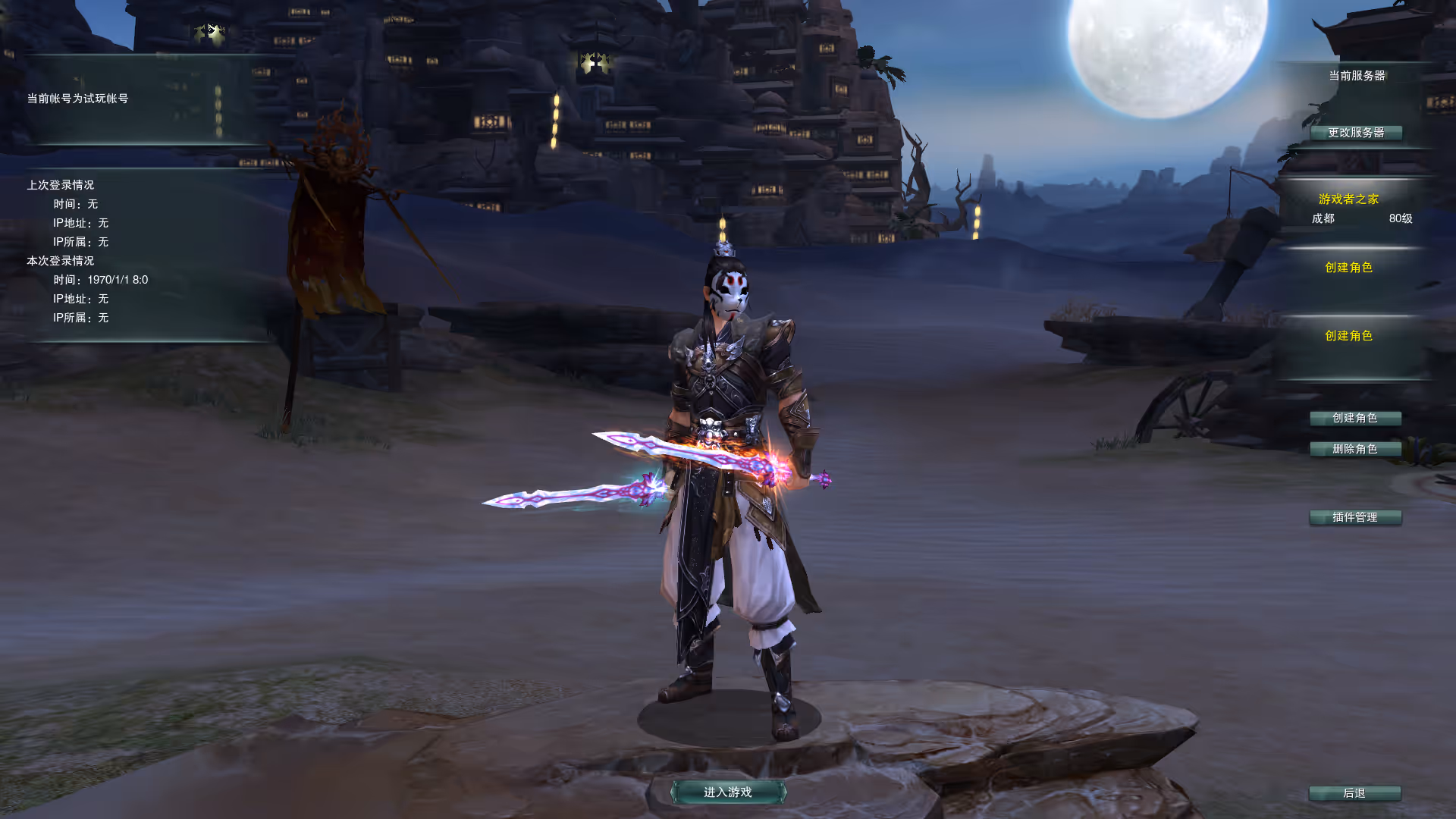Click the 创建角色 button above 删除角色

[1355, 418]
